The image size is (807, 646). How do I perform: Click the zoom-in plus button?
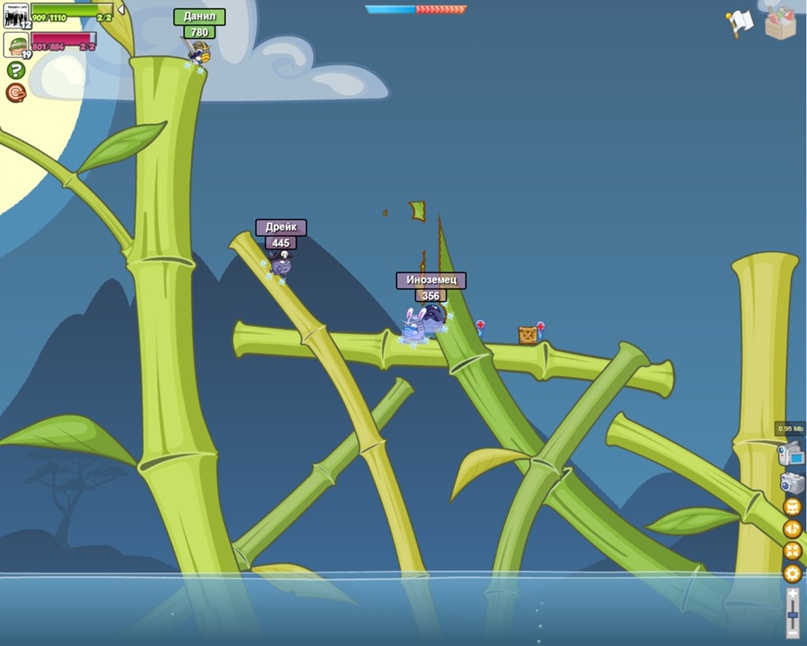792,593
